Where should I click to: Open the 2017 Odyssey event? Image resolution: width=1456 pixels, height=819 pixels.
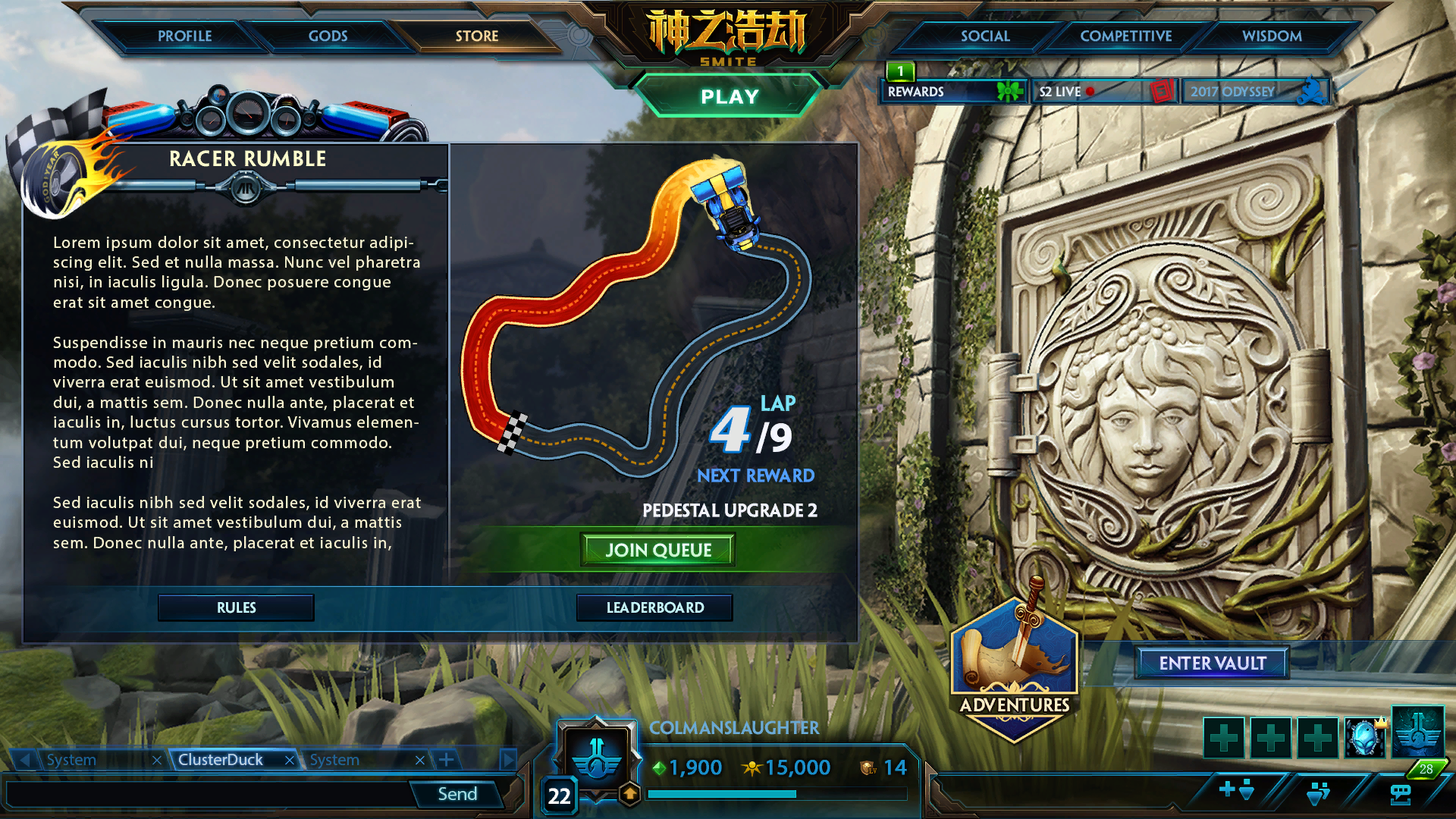(1255, 92)
